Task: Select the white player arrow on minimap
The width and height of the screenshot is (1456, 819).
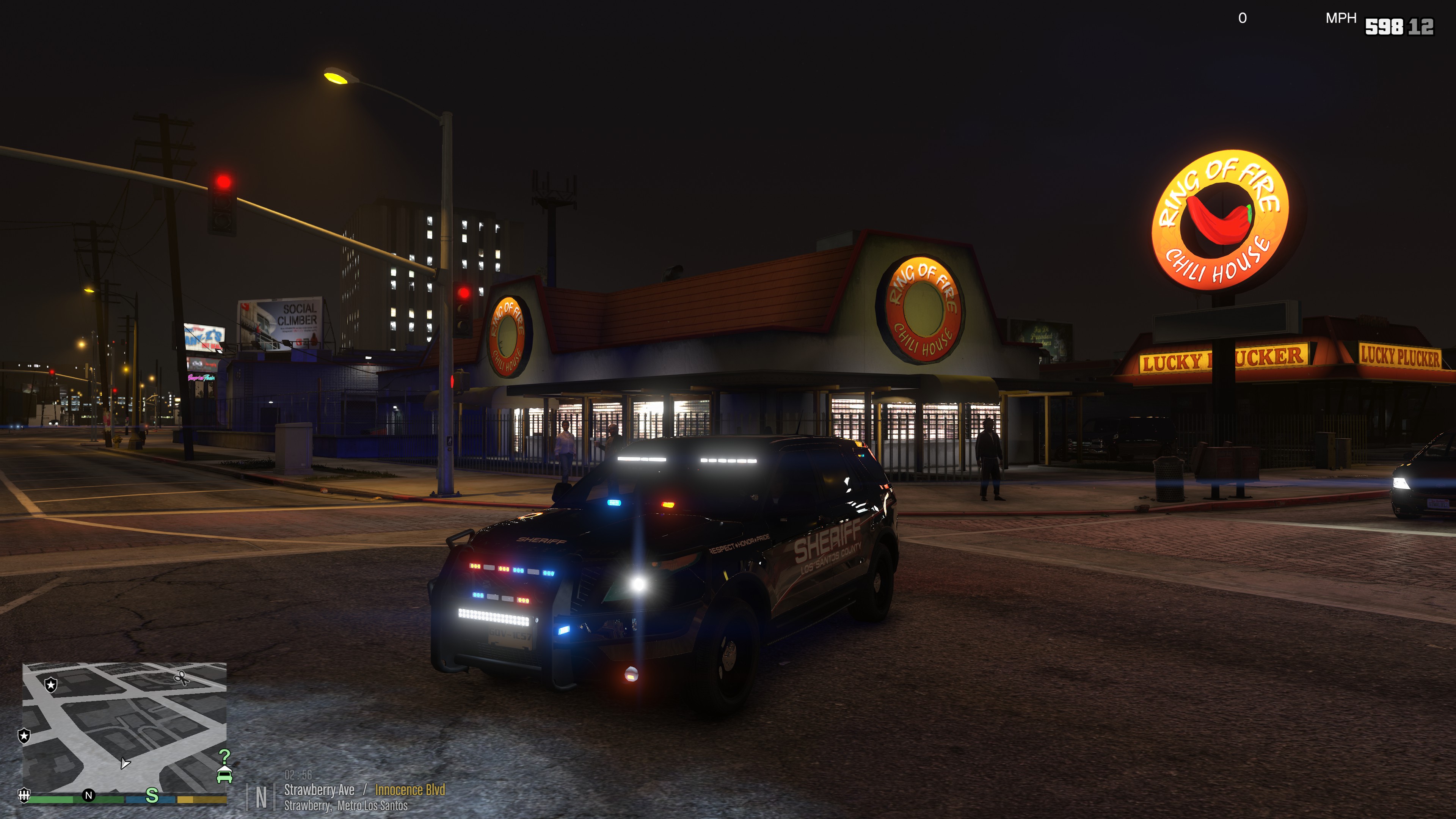Action: (125, 764)
